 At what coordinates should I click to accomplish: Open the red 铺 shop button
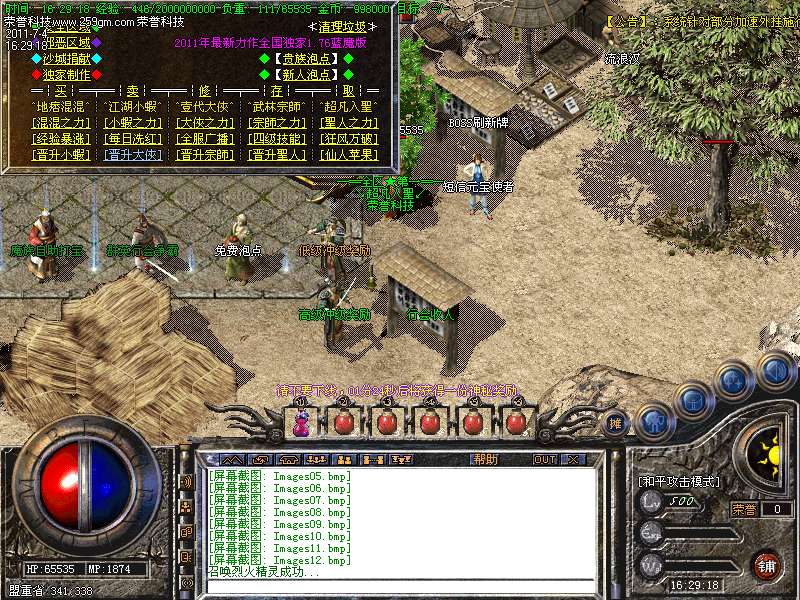click(766, 565)
